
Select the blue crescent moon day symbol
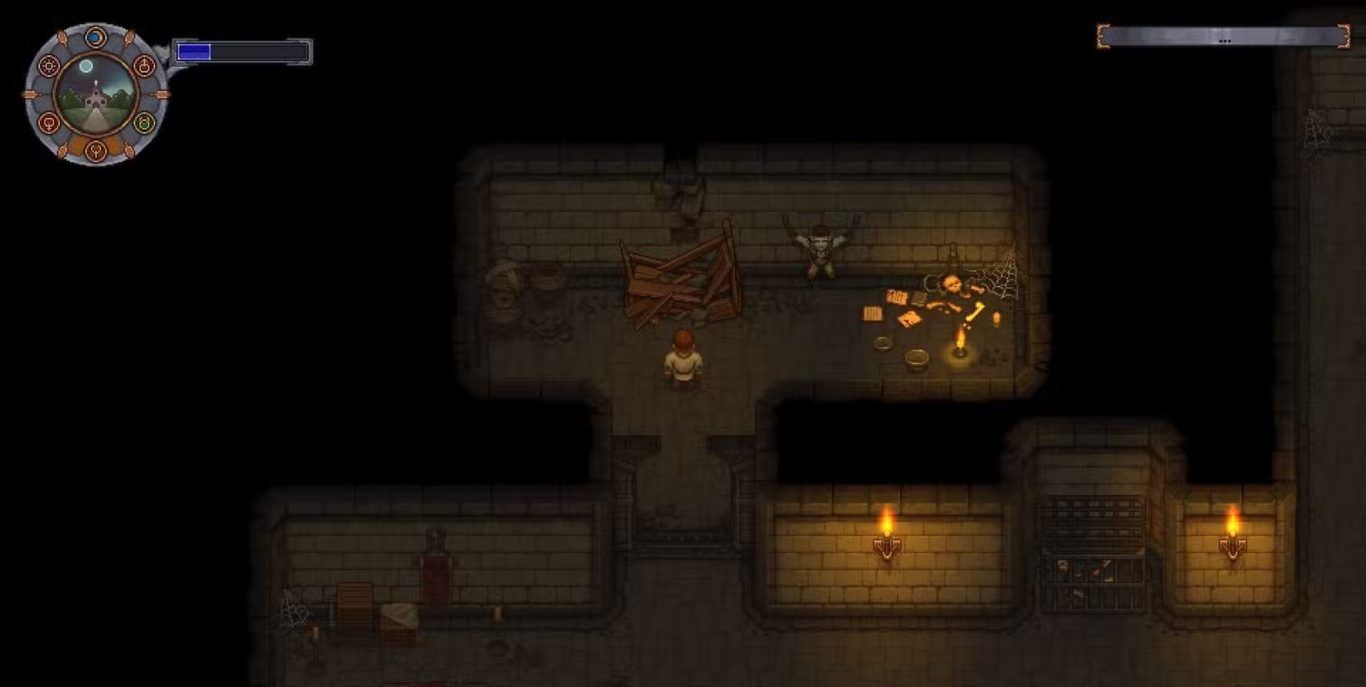(x=95, y=38)
